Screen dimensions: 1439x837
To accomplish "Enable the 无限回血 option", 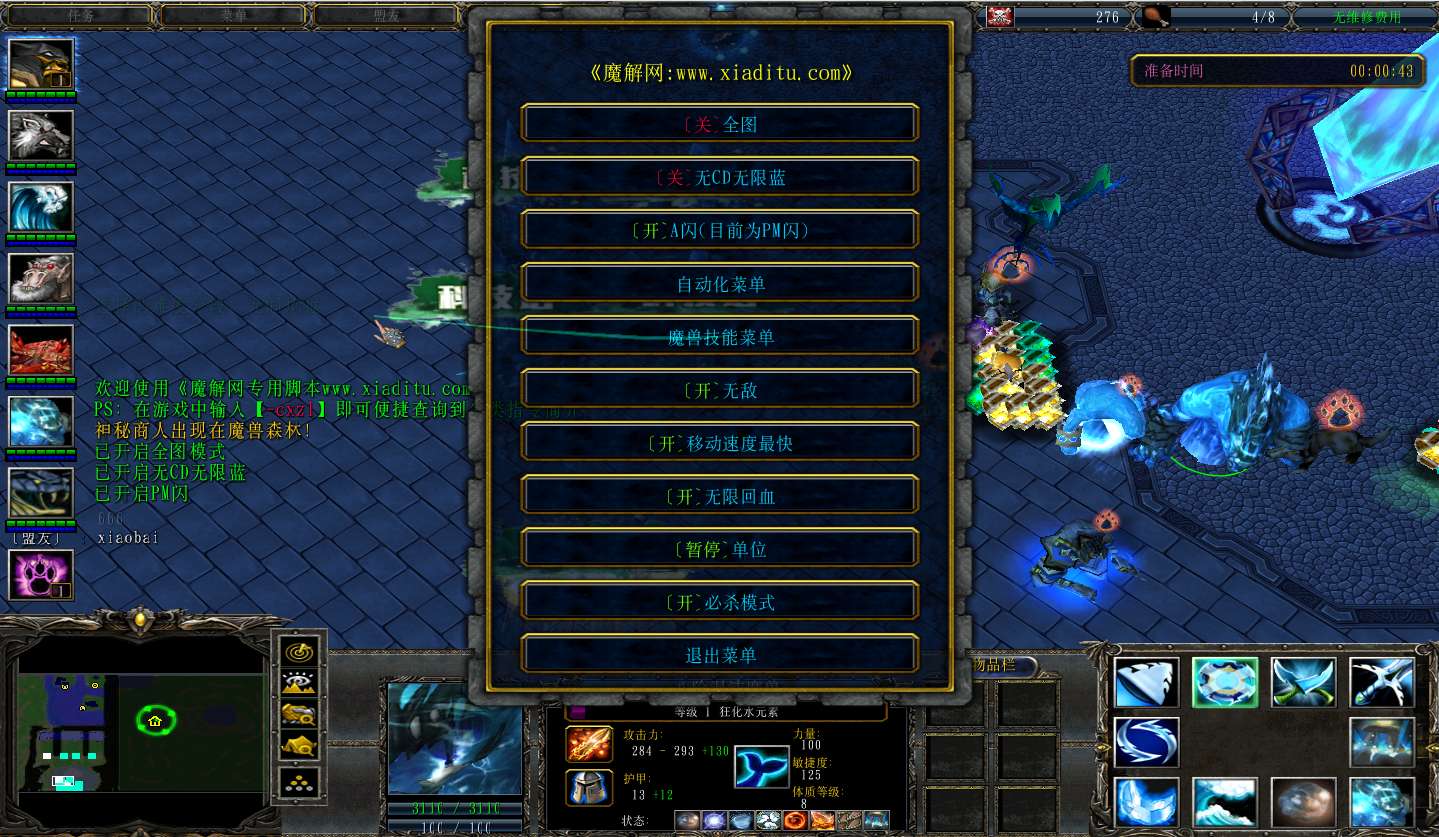I will [x=720, y=496].
